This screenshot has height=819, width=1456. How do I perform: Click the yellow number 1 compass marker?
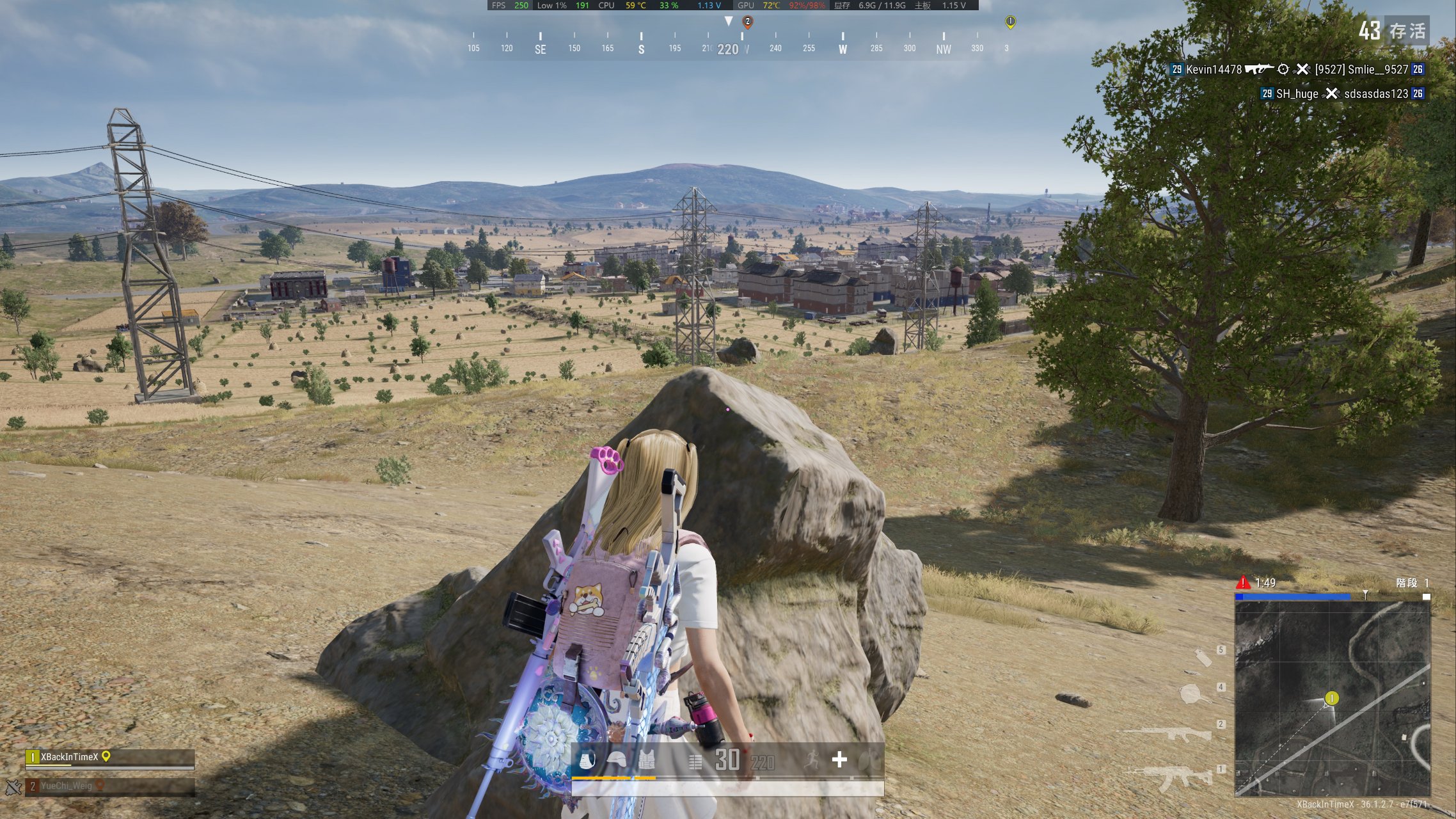click(x=1010, y=22)
